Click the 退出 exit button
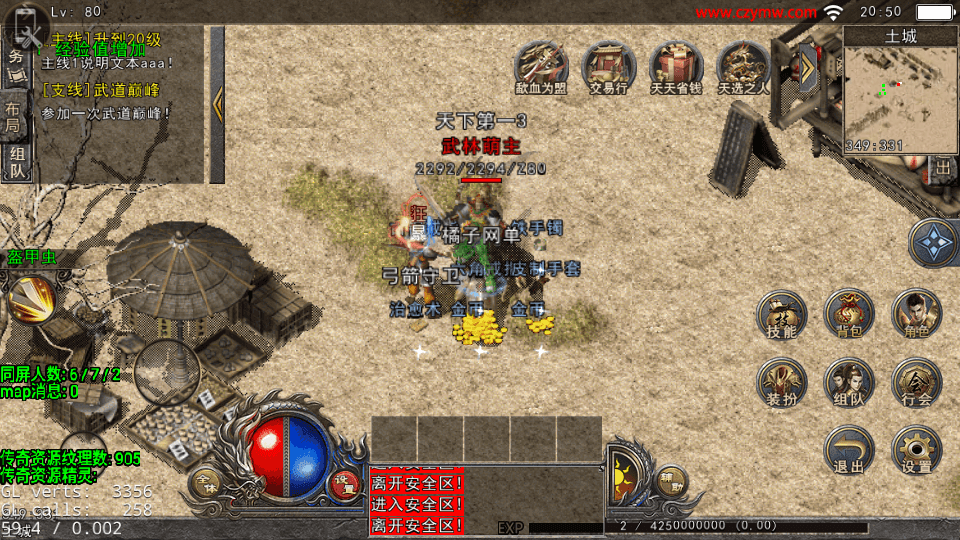Viewport: 960px width, 540px height. [x=849, y=450]
